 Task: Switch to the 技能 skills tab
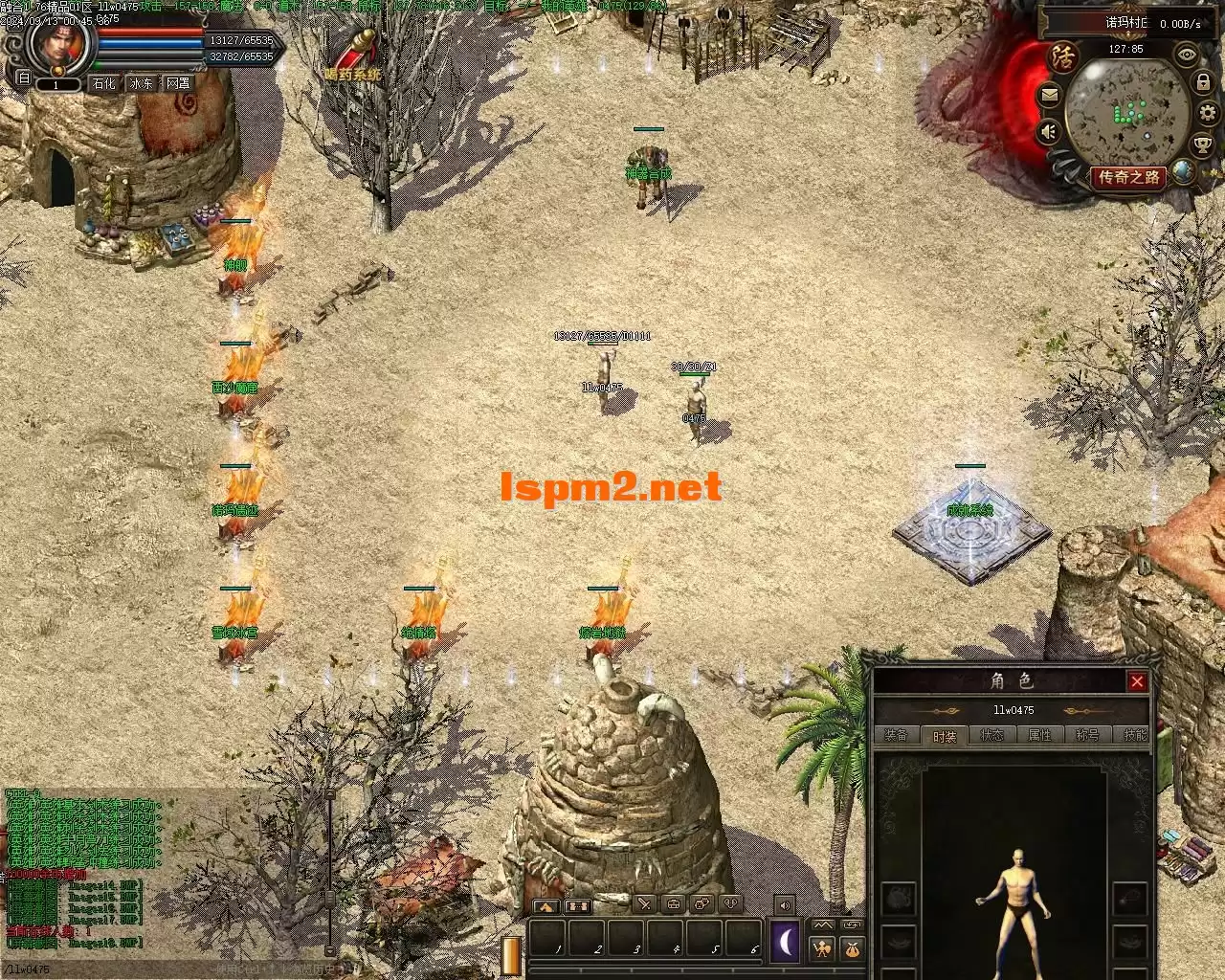coord(1134,735)
